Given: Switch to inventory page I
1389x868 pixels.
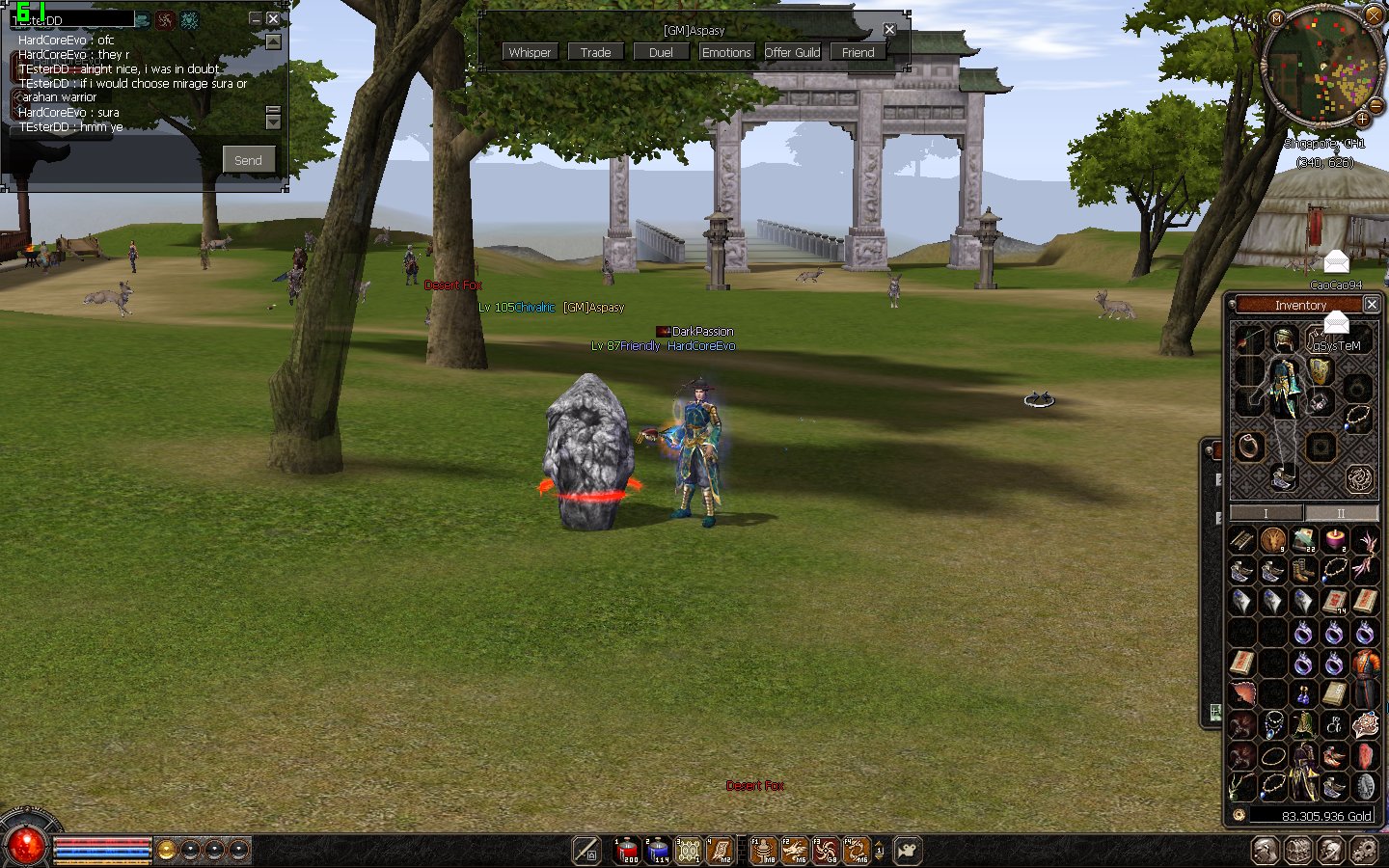Looking at the screenshot, I should 1266,513.
